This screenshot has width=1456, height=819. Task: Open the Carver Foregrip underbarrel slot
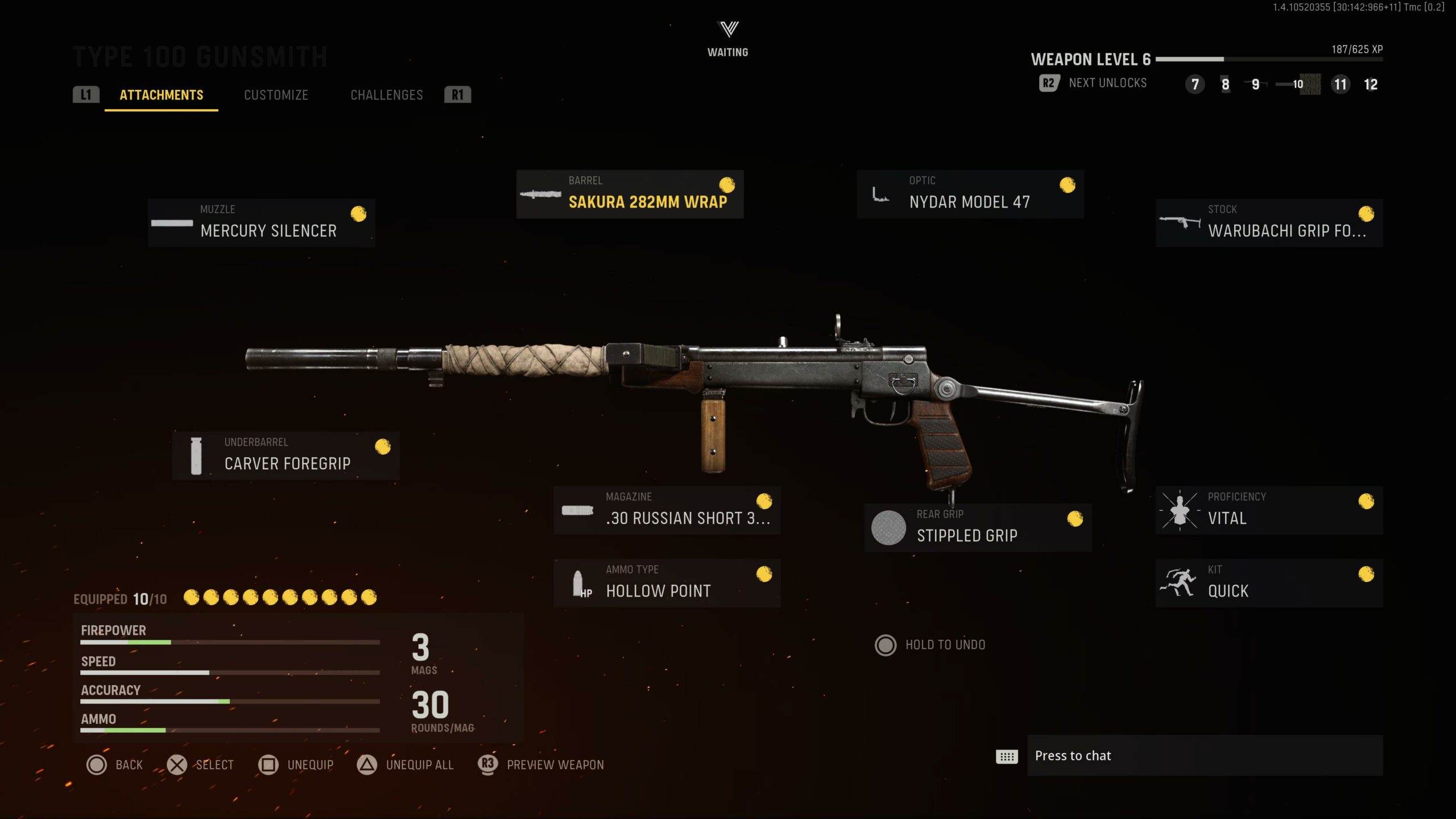[x=286, y=456]
